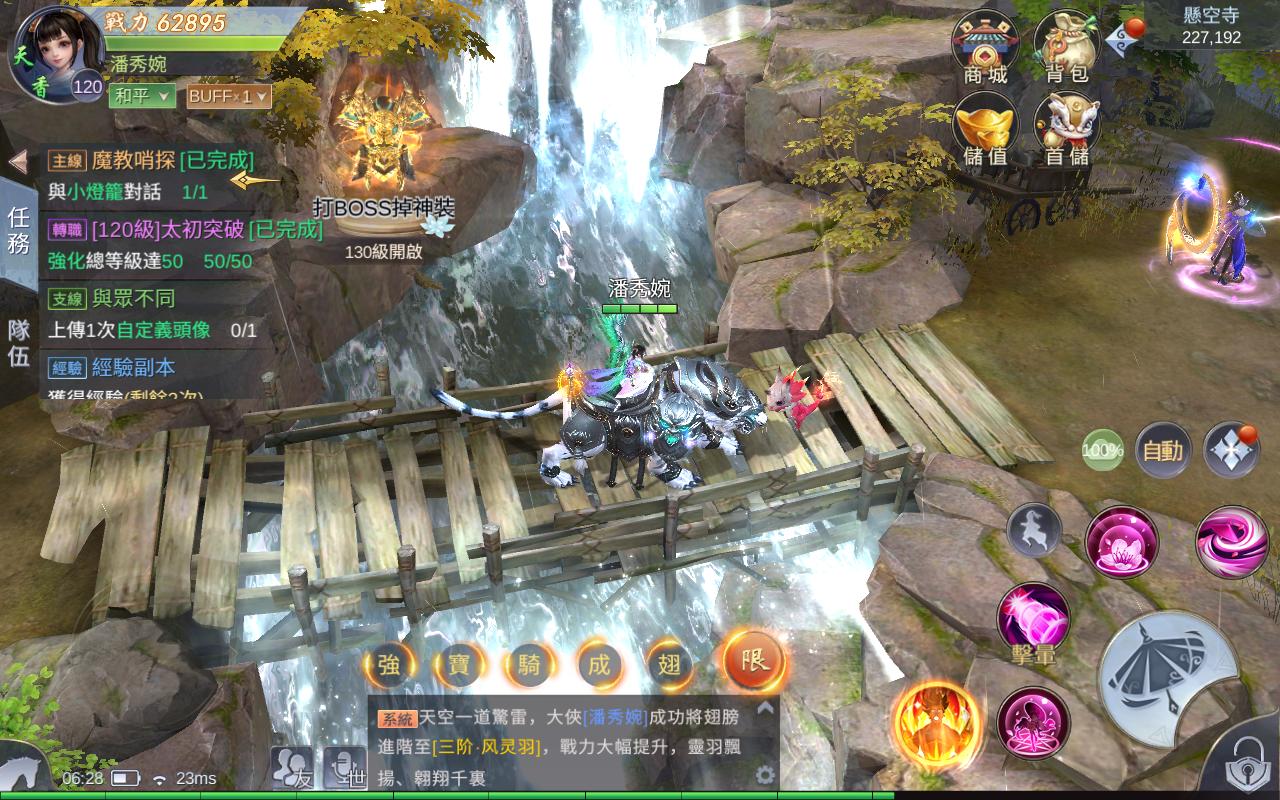Tap the 騎 mount round button
Screen dimensions: 1280x800
tap(529, 663)
